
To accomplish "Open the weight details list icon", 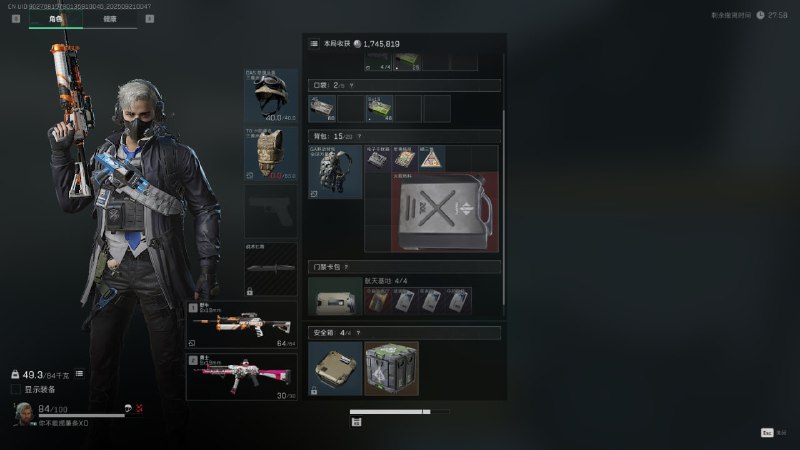I will pyautogui.click(x=79, y=373).
